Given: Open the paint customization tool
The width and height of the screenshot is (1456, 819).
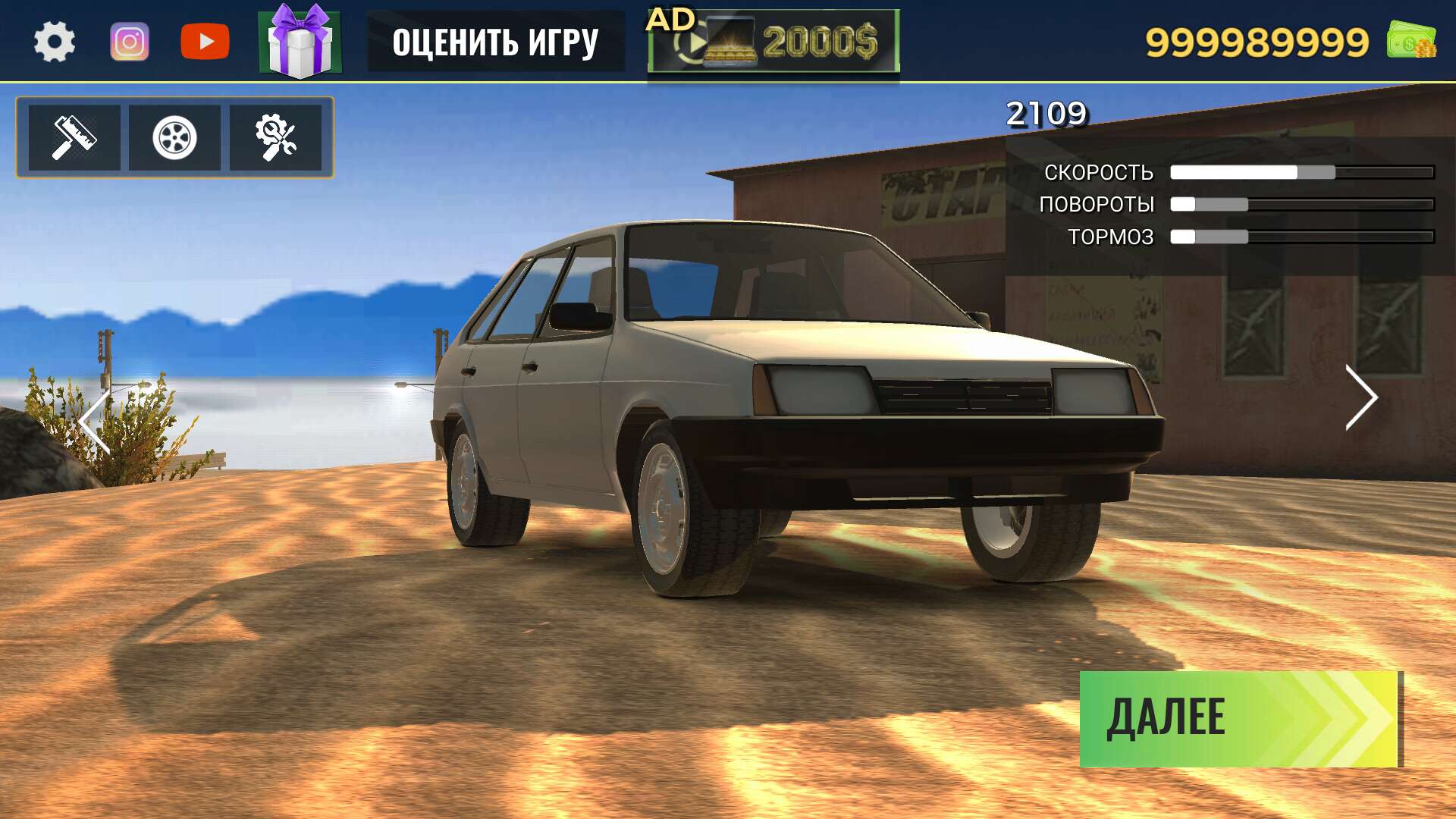Looking at the screenshot, I should pyautogui.click(x=74, y=137).
